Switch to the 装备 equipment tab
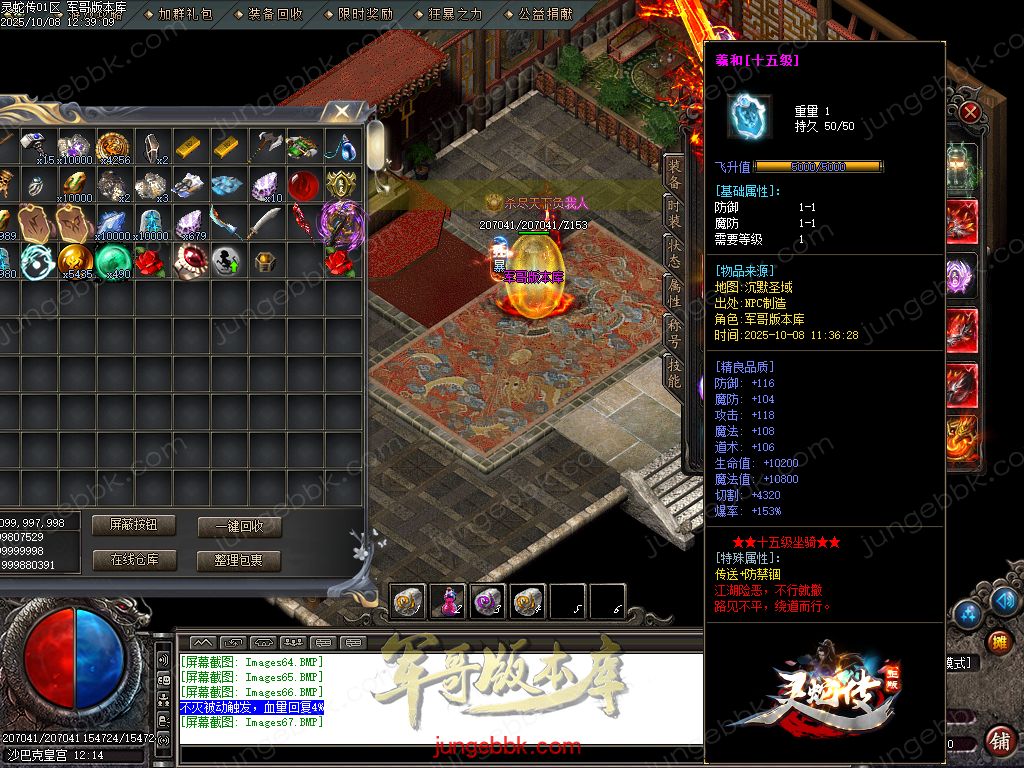This screenshot has height=768, width=1024. click(675, 172)
